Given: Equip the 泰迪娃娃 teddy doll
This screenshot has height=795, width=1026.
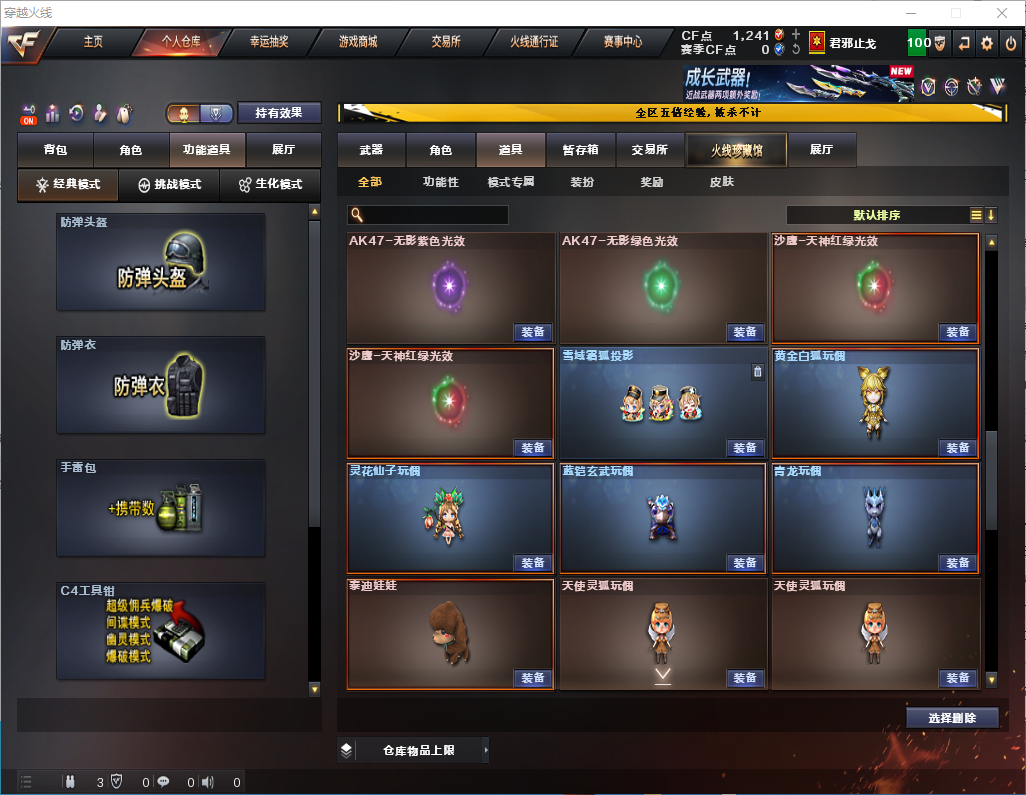Looking at the screenshot, I should click(533, 678).
